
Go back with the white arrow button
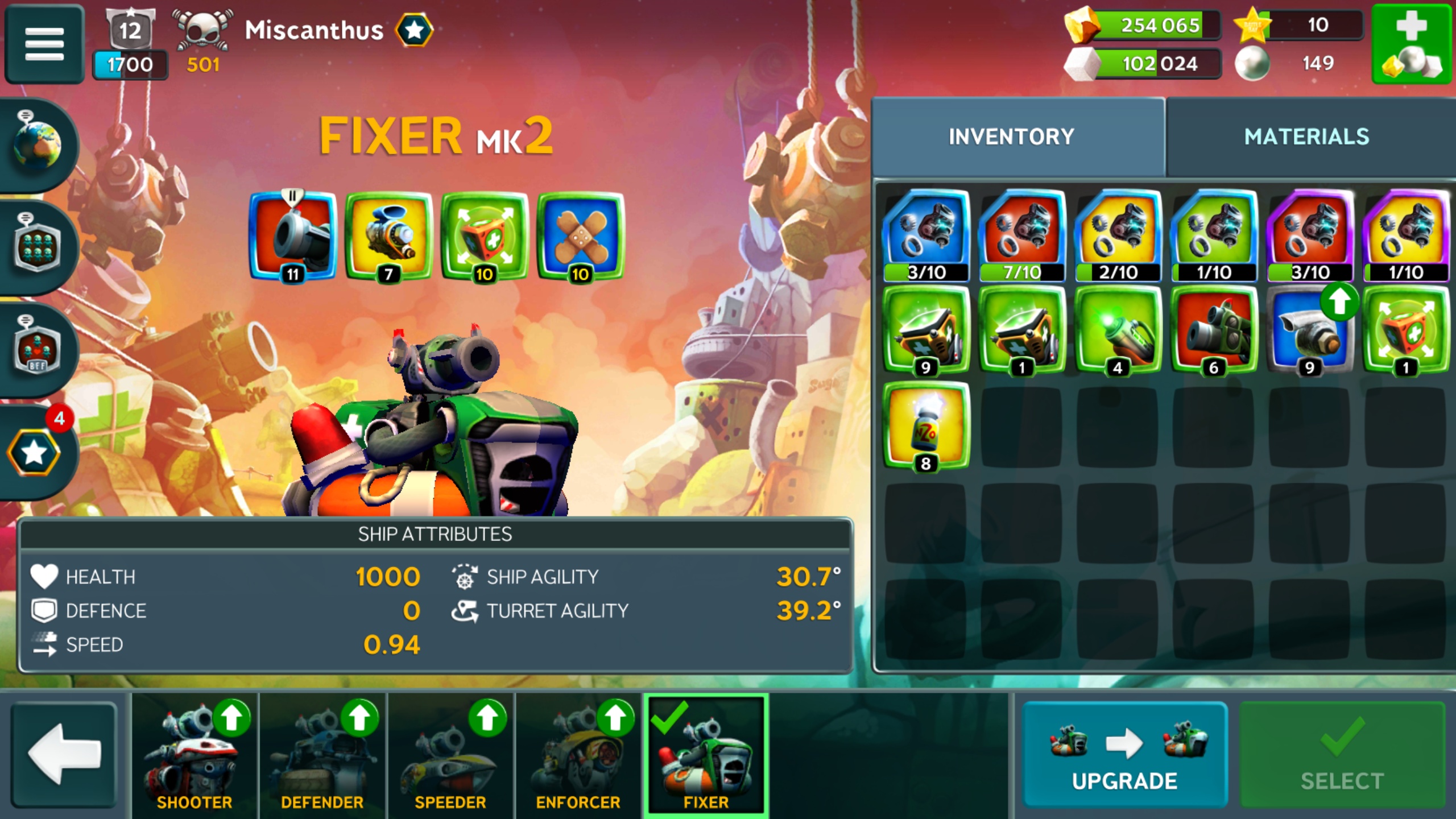pos(64,754)
